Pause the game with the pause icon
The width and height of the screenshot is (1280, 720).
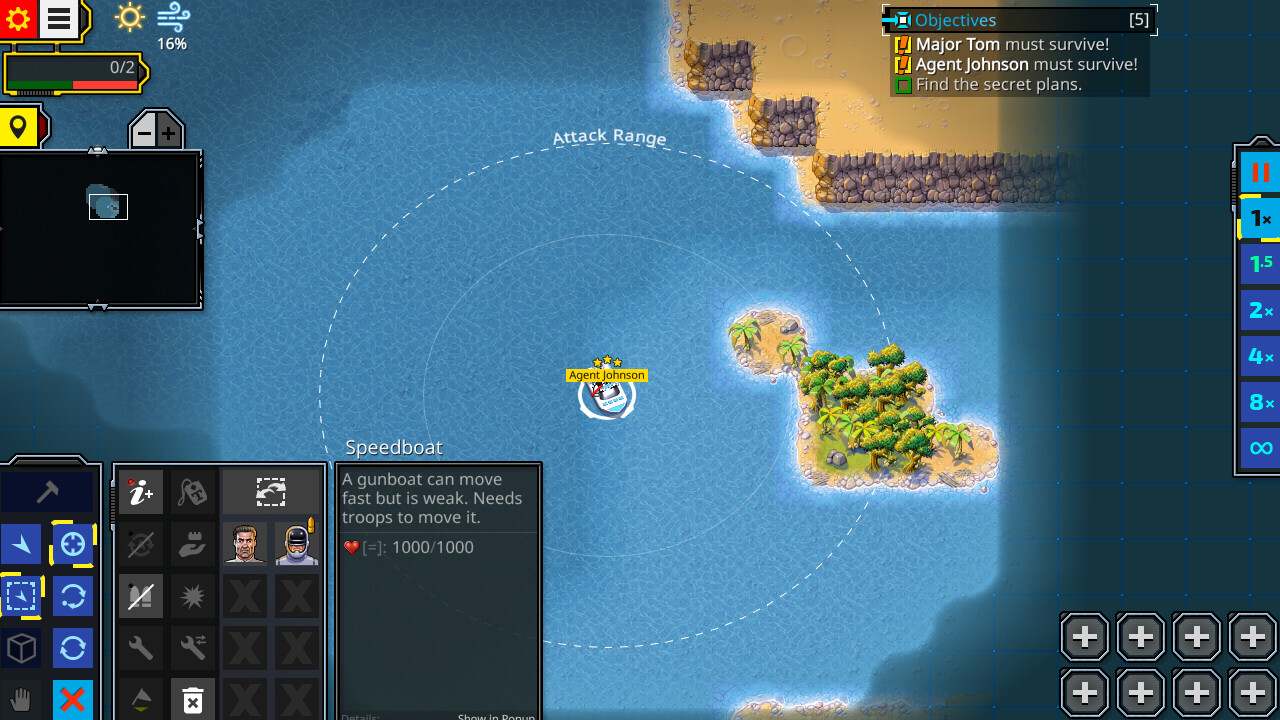1259,172
